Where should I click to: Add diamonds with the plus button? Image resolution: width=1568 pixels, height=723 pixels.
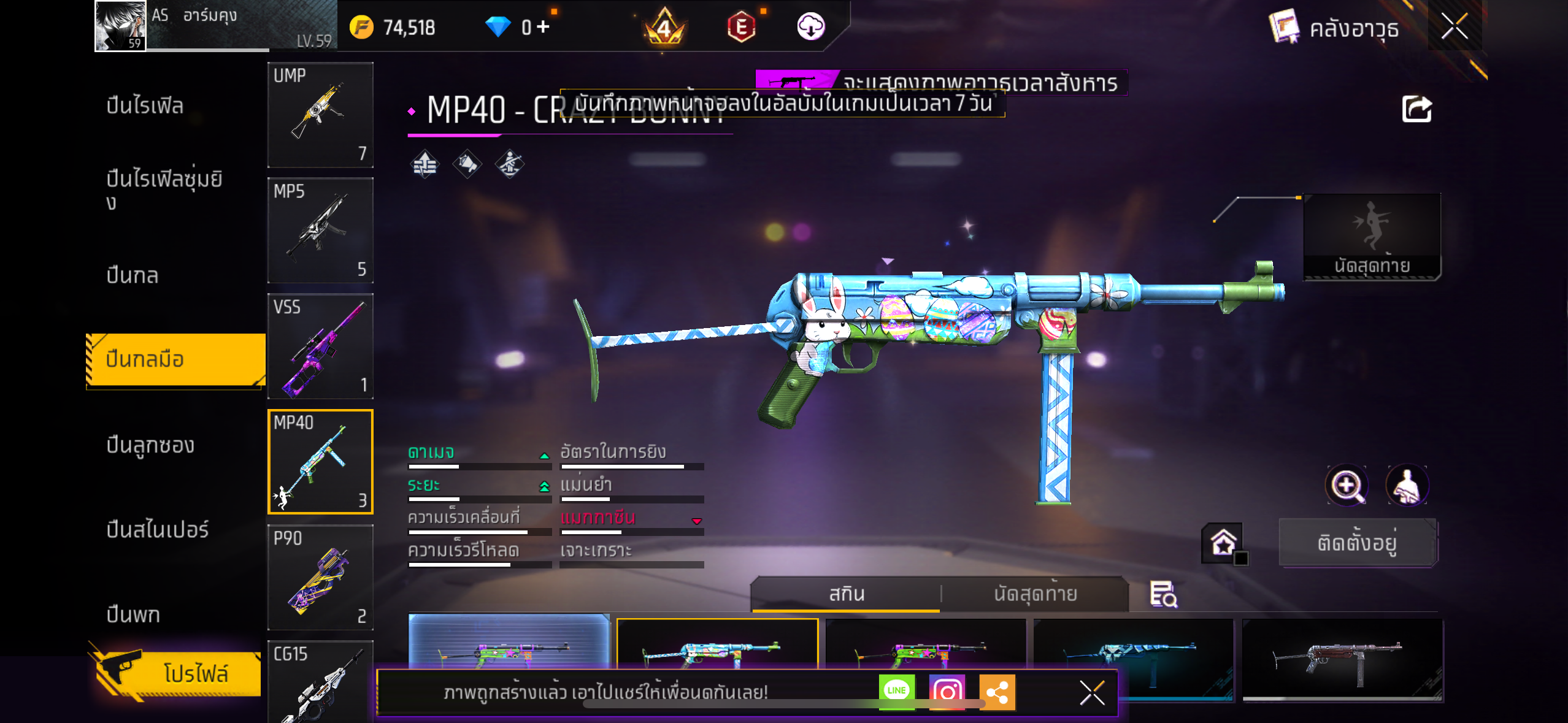(543, 26)
